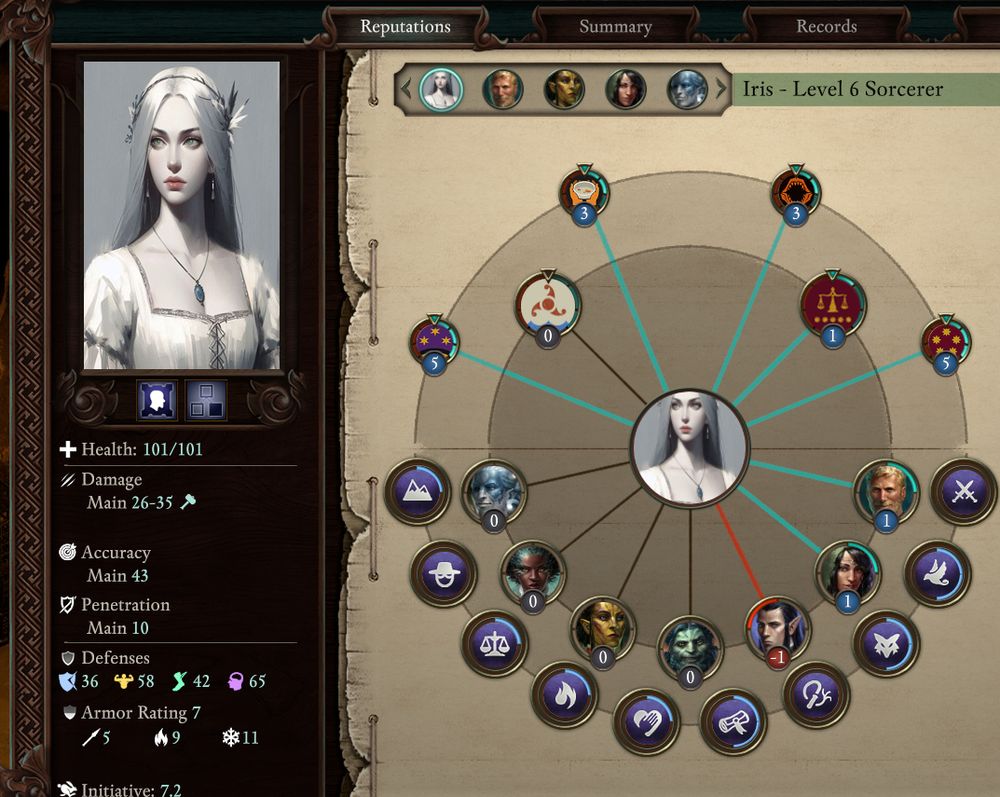This screenshot has height=797, width=1000.
Task: Select the heart-in-hand disposition icon
Action: pyautogui.click(x=646, y=719)
